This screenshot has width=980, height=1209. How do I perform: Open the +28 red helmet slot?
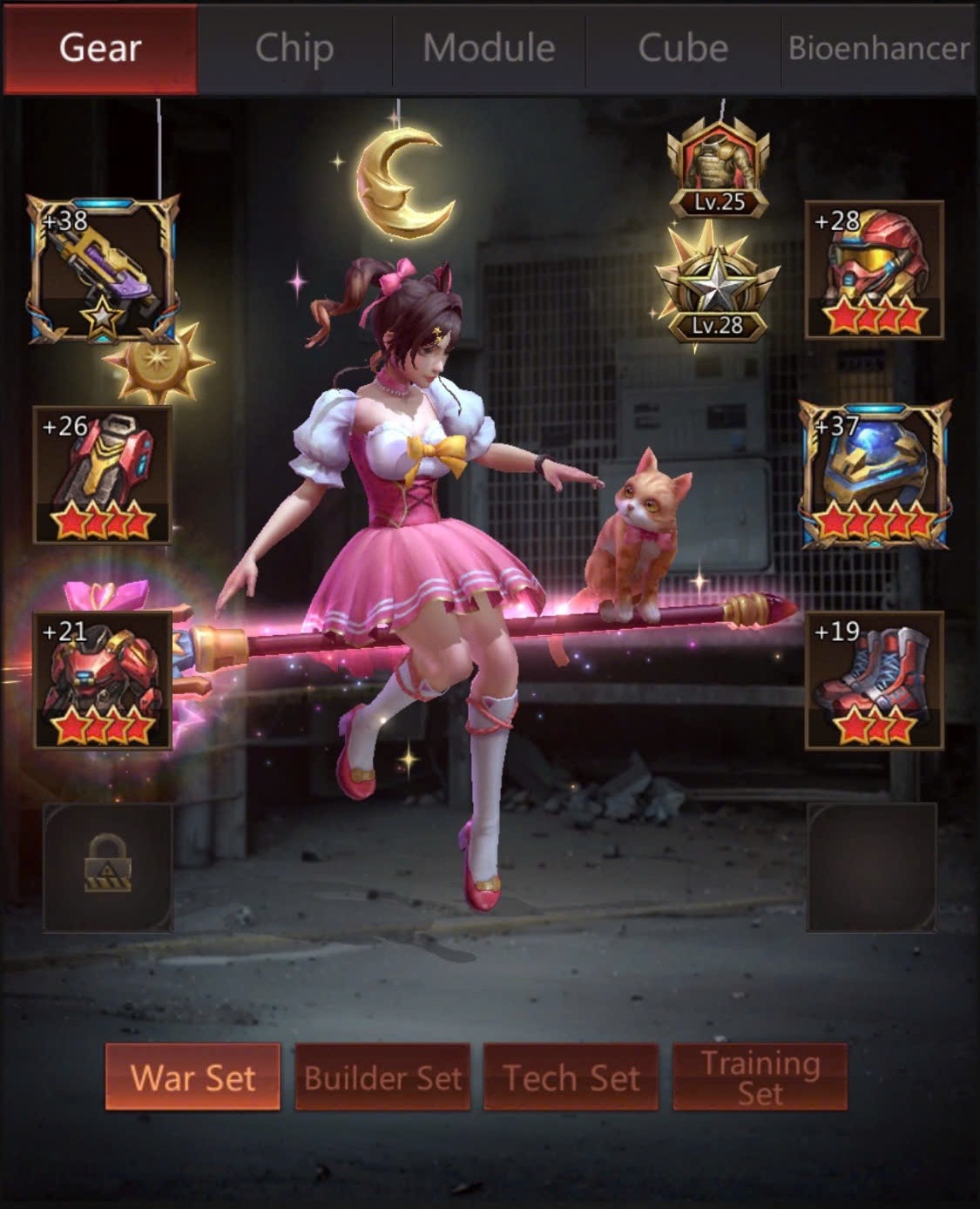[x=874, y=270]
